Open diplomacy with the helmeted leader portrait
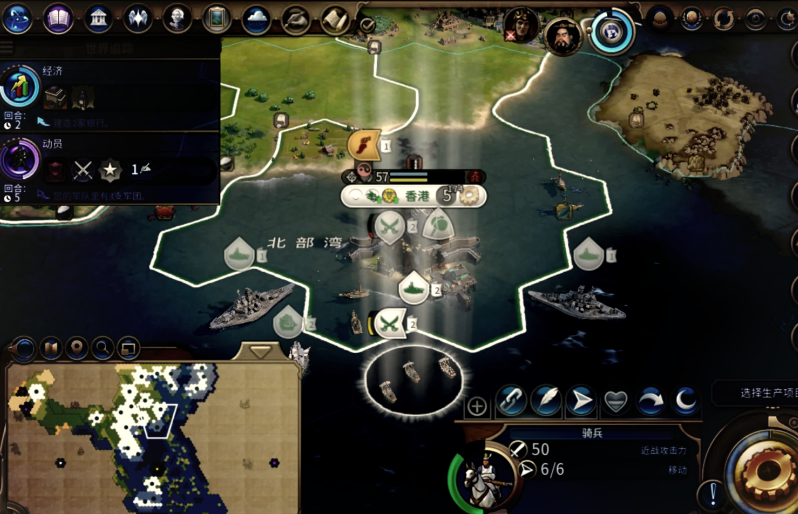The height and width of the screenshot is (514, 798). pos(521,24)
